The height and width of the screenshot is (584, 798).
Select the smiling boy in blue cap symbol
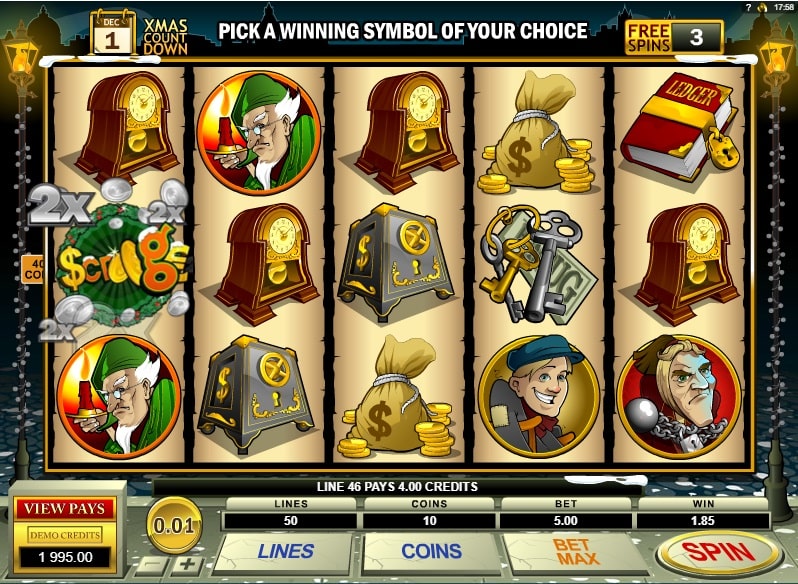point(538,395)
